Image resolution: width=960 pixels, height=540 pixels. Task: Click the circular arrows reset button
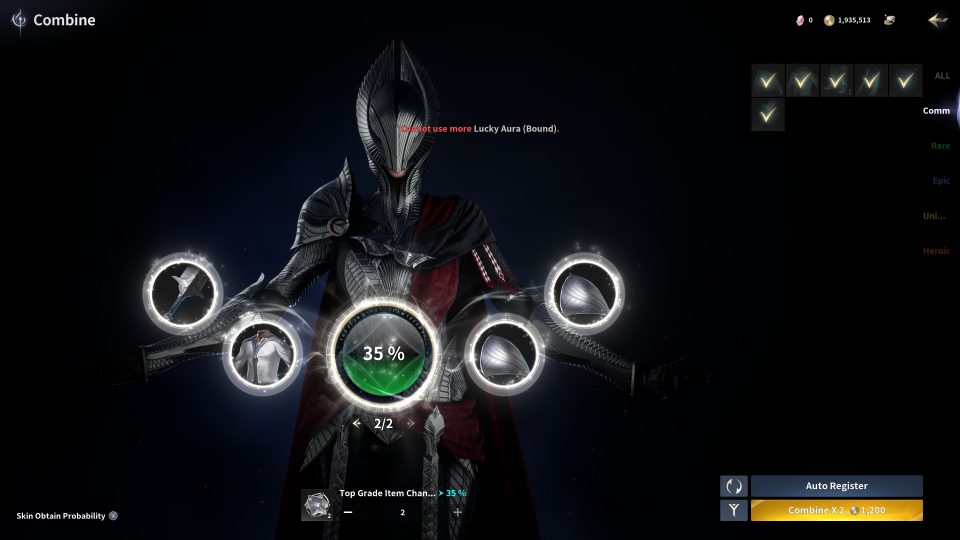(734, 486)
